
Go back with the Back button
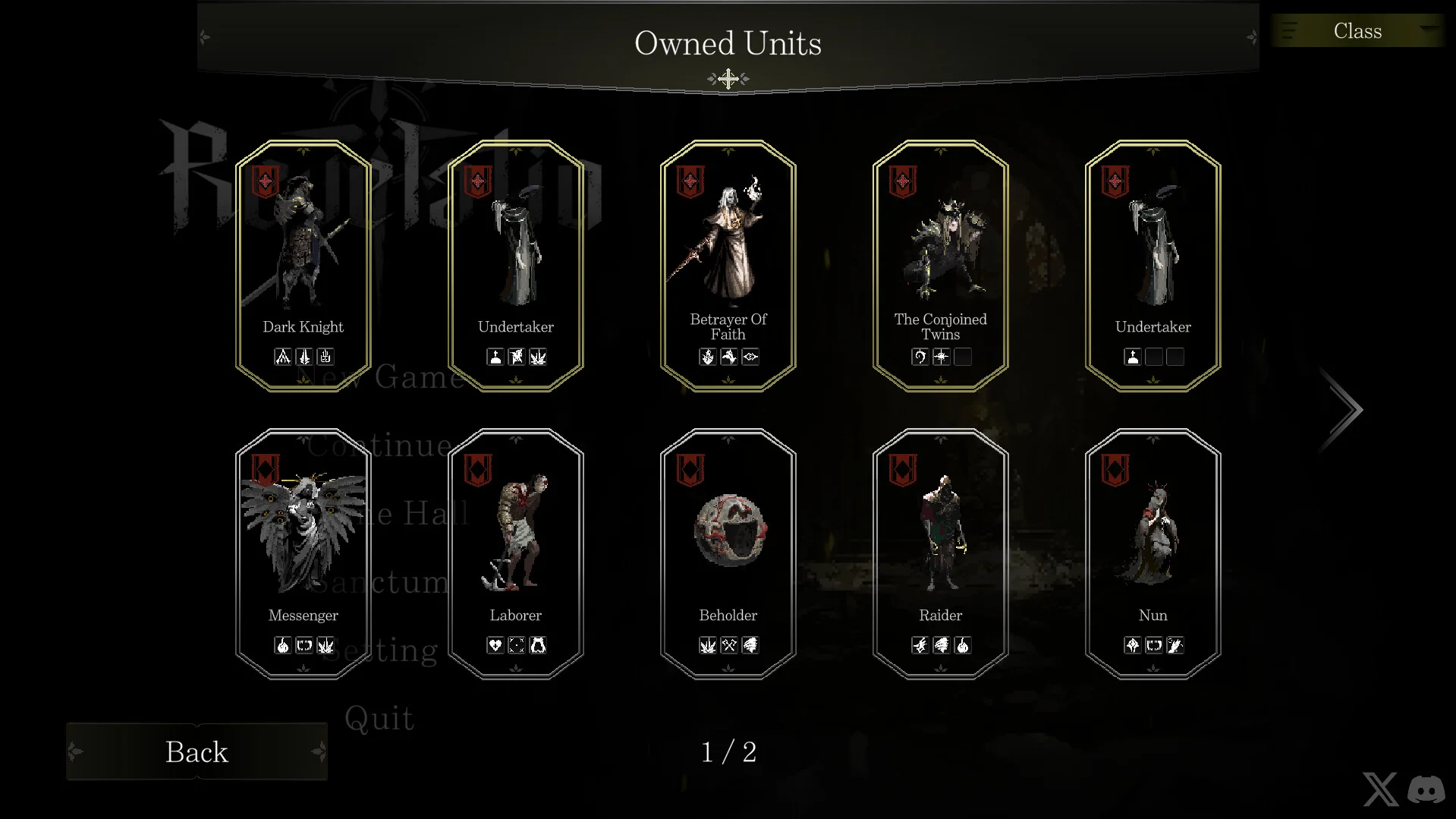197,751
